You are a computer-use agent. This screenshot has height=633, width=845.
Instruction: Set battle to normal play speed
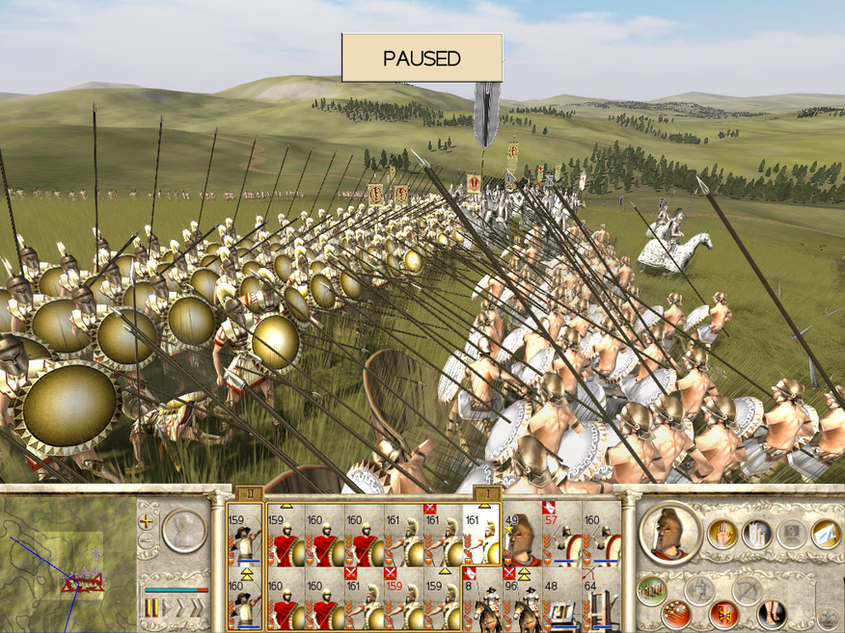[x=169, y=607]
